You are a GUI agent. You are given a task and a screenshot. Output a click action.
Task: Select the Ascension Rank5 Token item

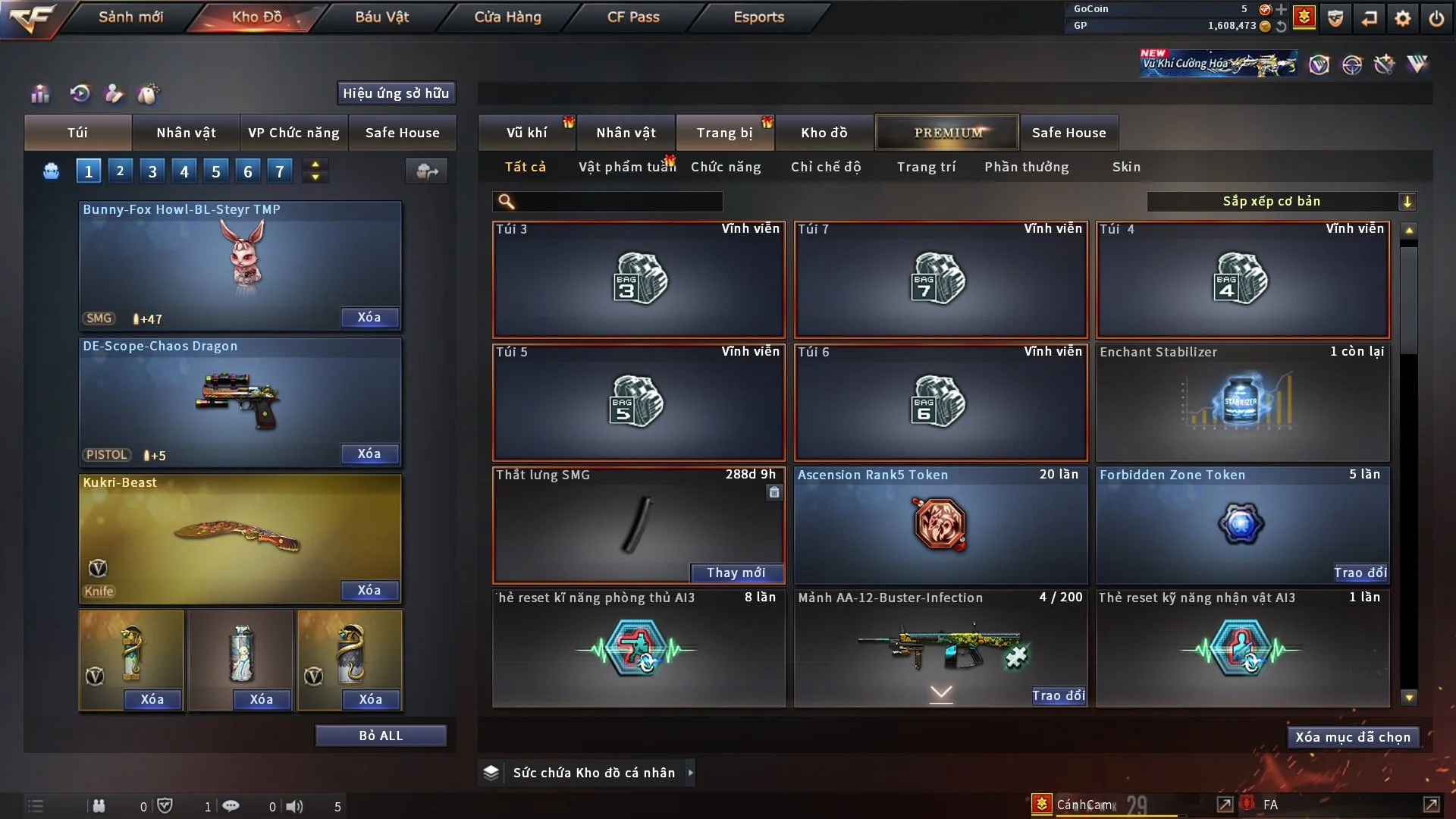(x=940, y=525)
